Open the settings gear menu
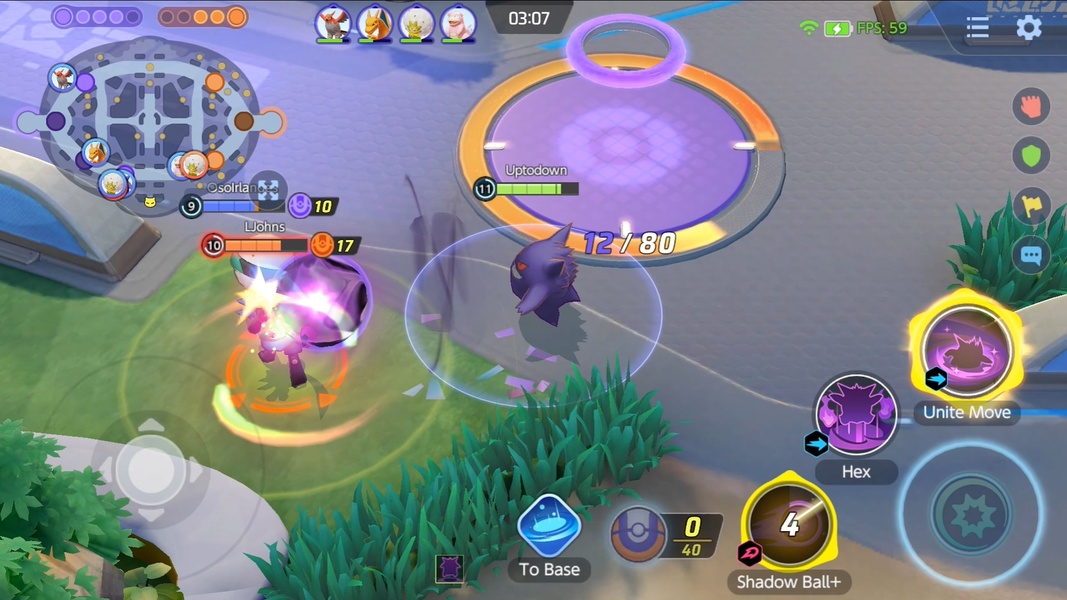This screenshot has width=1067, height=600. point(1029,27)
